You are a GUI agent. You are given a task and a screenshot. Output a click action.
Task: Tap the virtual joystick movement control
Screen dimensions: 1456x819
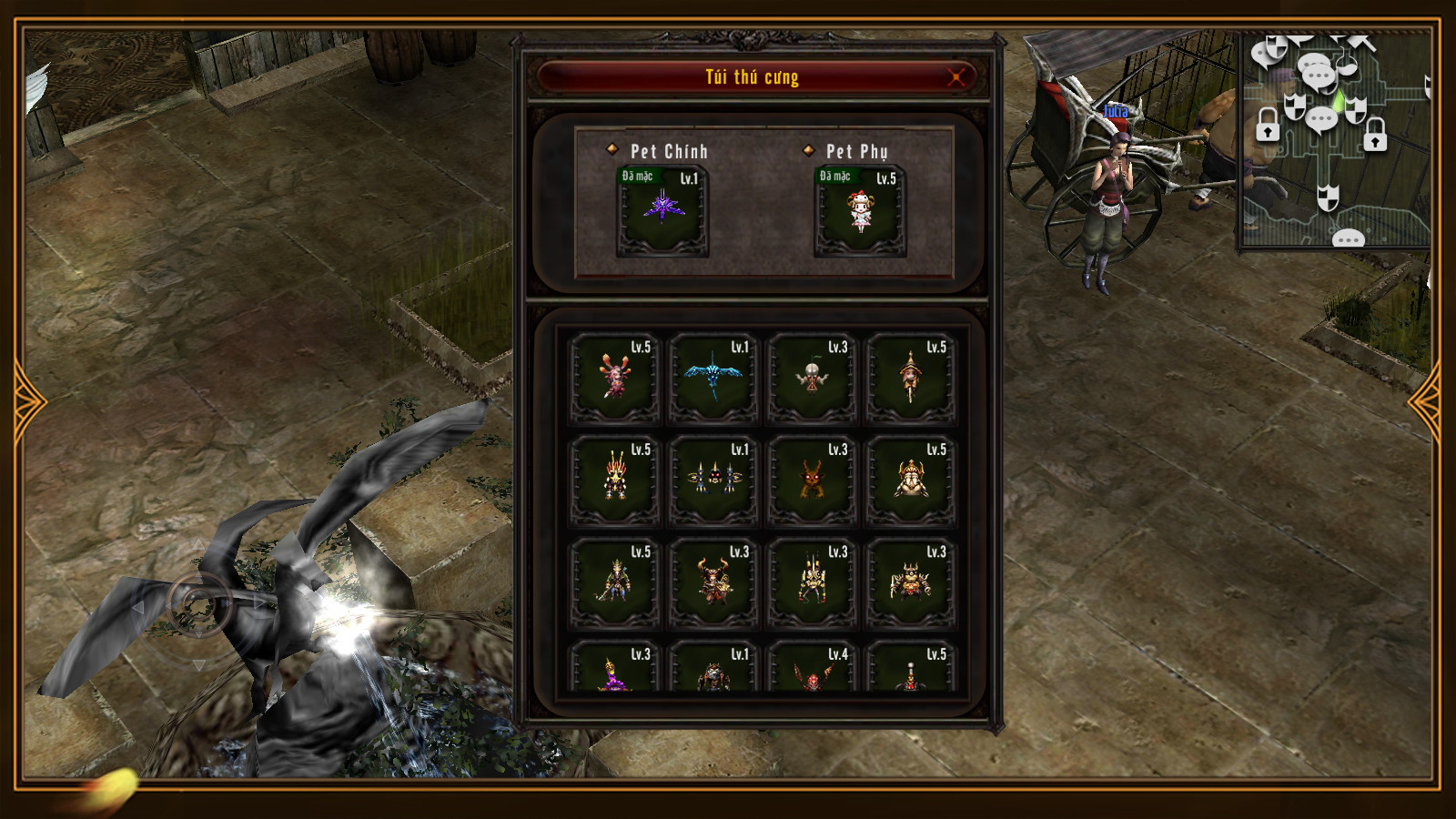198,603
